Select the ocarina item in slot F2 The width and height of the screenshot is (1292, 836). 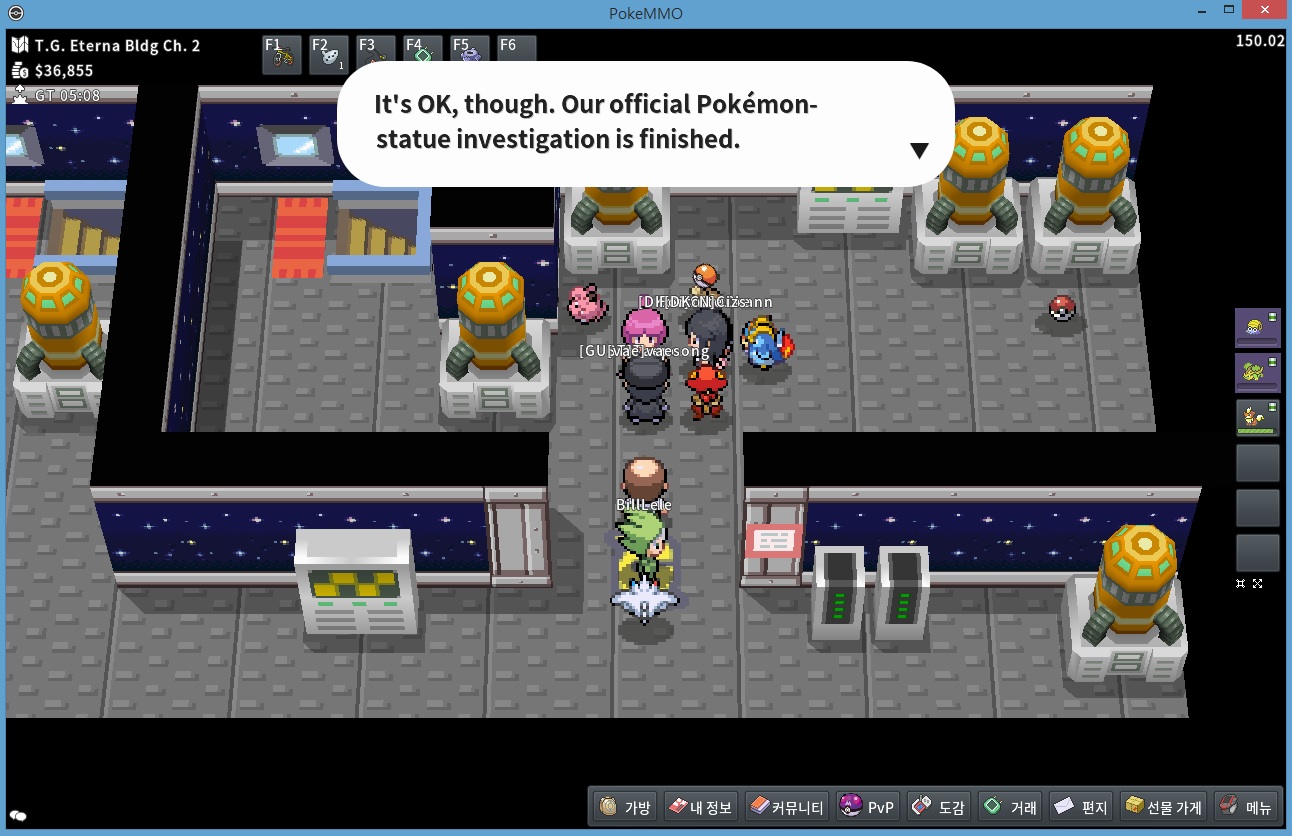[329, 55]
